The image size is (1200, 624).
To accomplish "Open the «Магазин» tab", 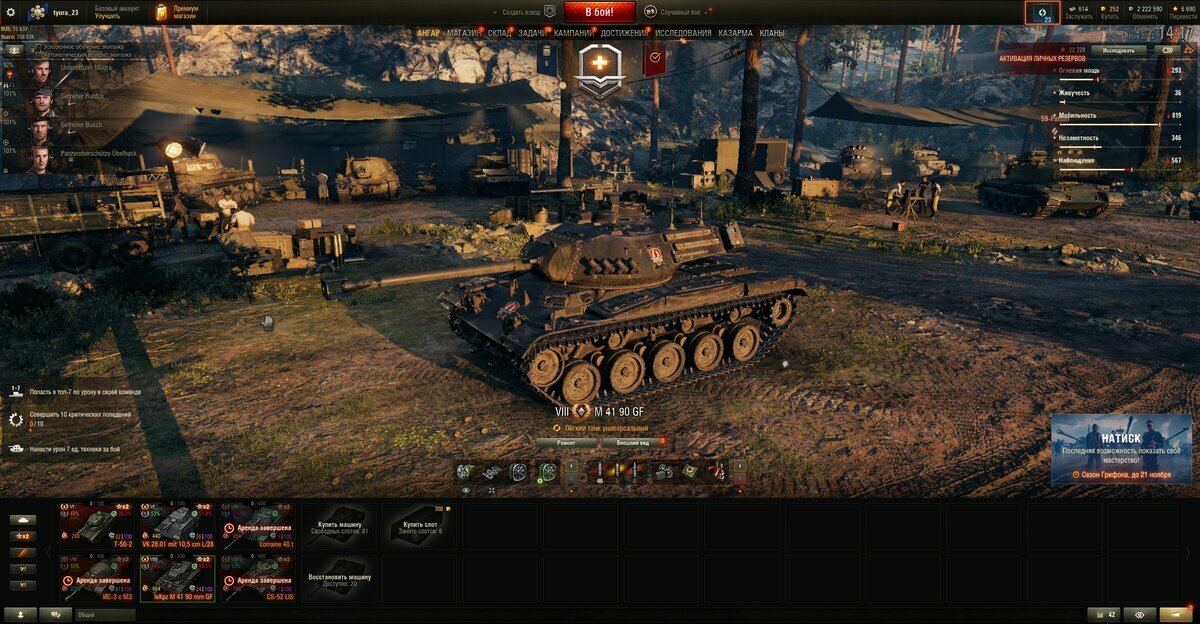I will click(463, 33).
